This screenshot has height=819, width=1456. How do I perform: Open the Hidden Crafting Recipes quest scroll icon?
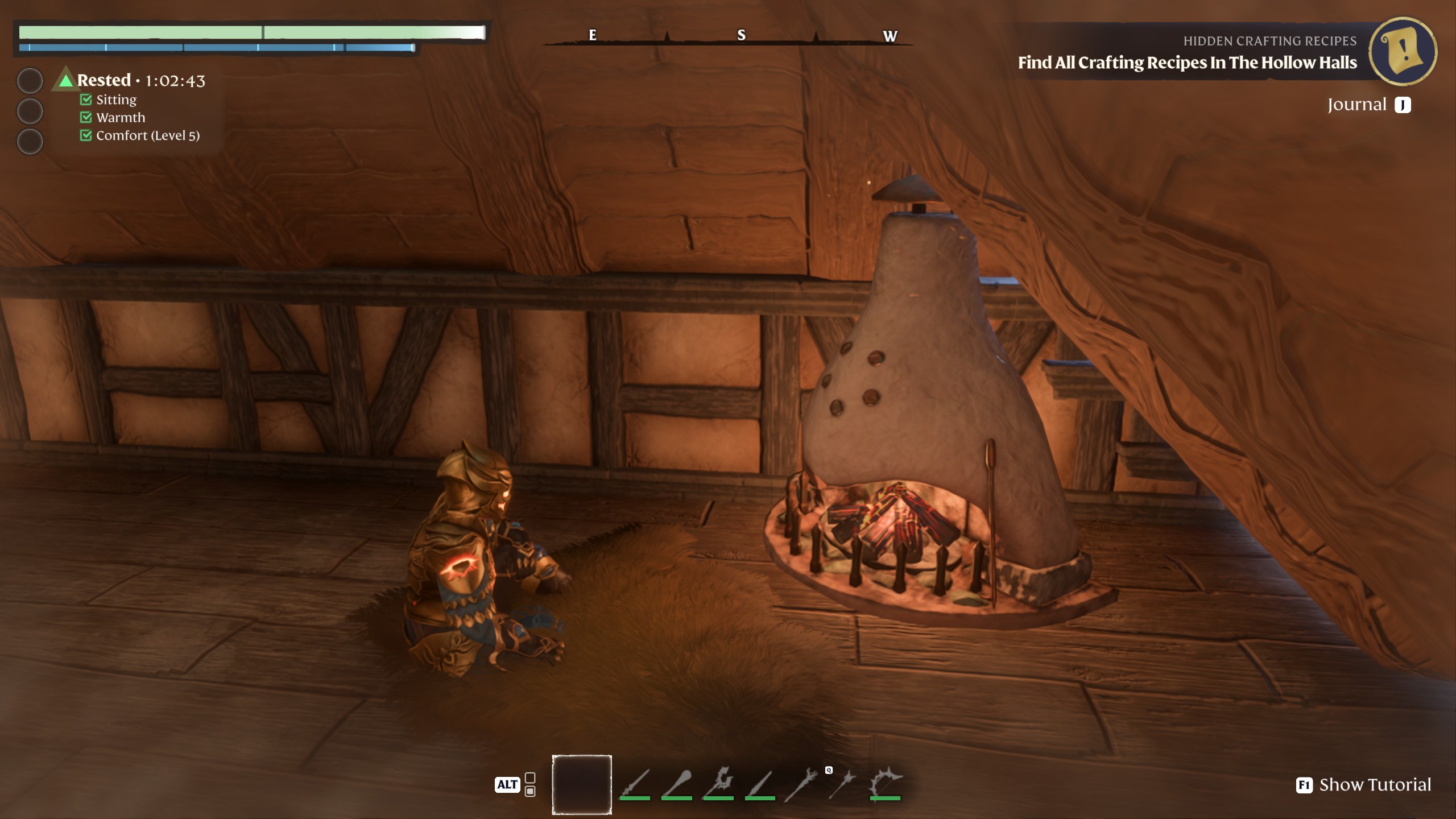click(1403, 51)
